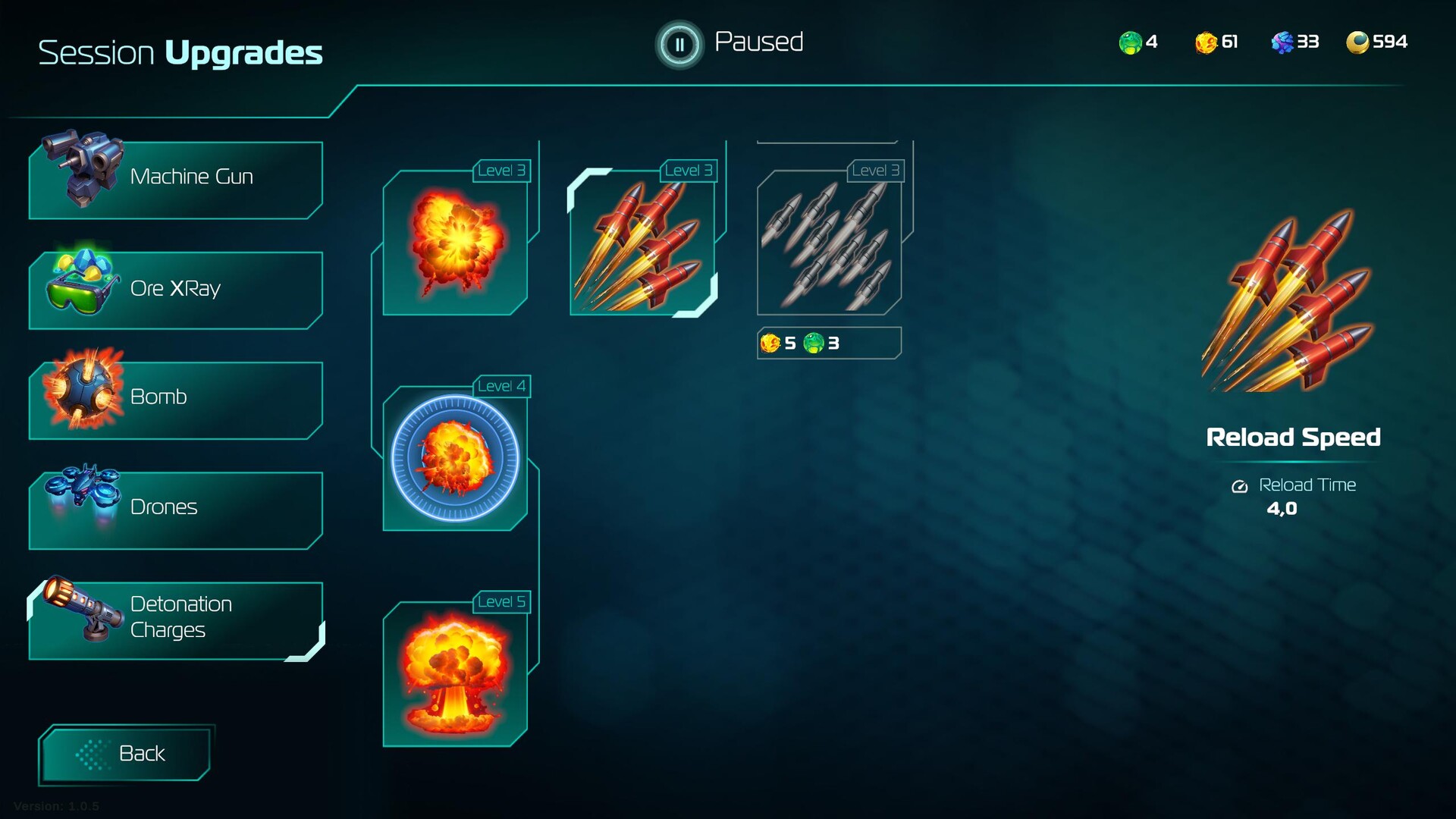Click the blue crystal currency counter showing 33
This screenshot has width=1456, height=819.
1293,42
